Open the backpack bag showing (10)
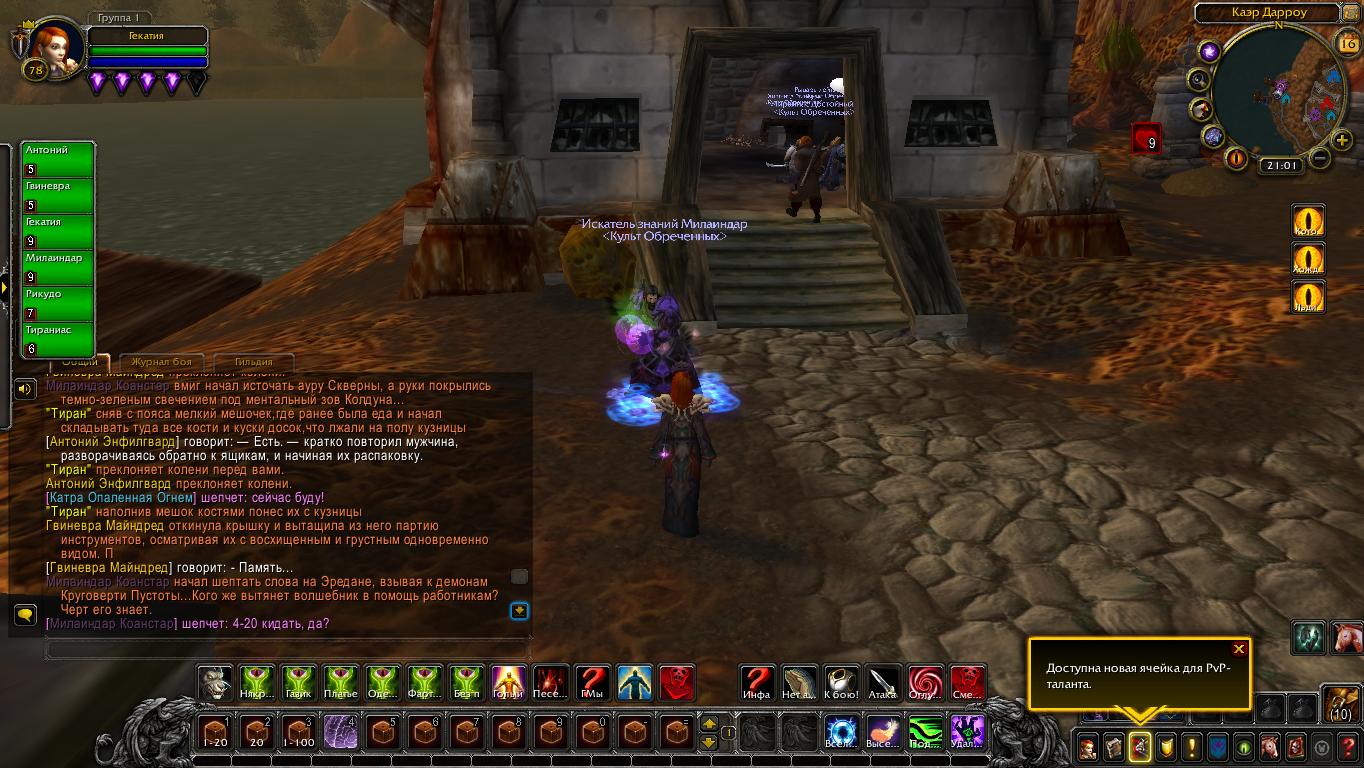 tap(1341, 704)
